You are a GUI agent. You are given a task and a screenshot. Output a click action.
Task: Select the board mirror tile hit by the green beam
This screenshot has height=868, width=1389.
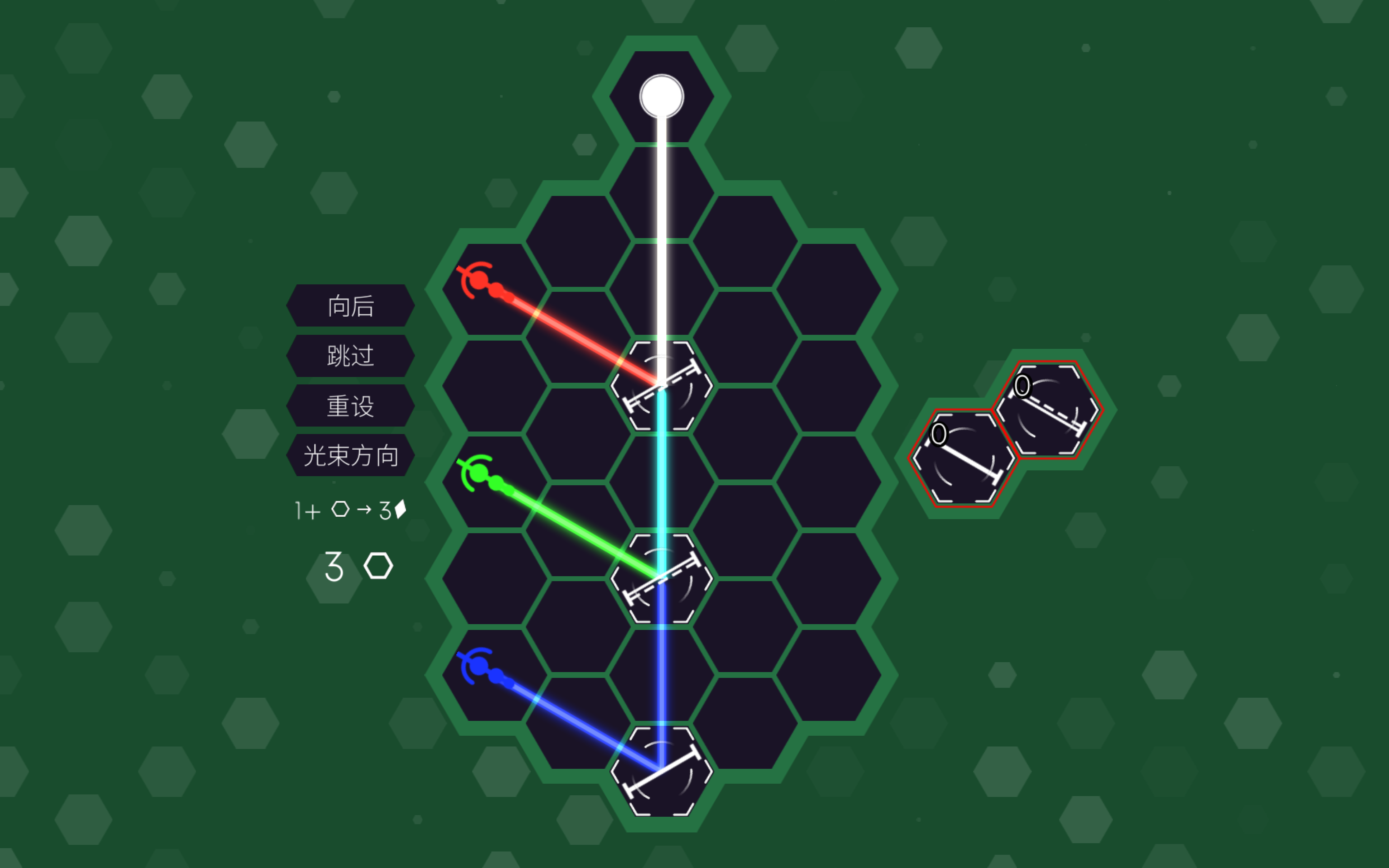661,578
